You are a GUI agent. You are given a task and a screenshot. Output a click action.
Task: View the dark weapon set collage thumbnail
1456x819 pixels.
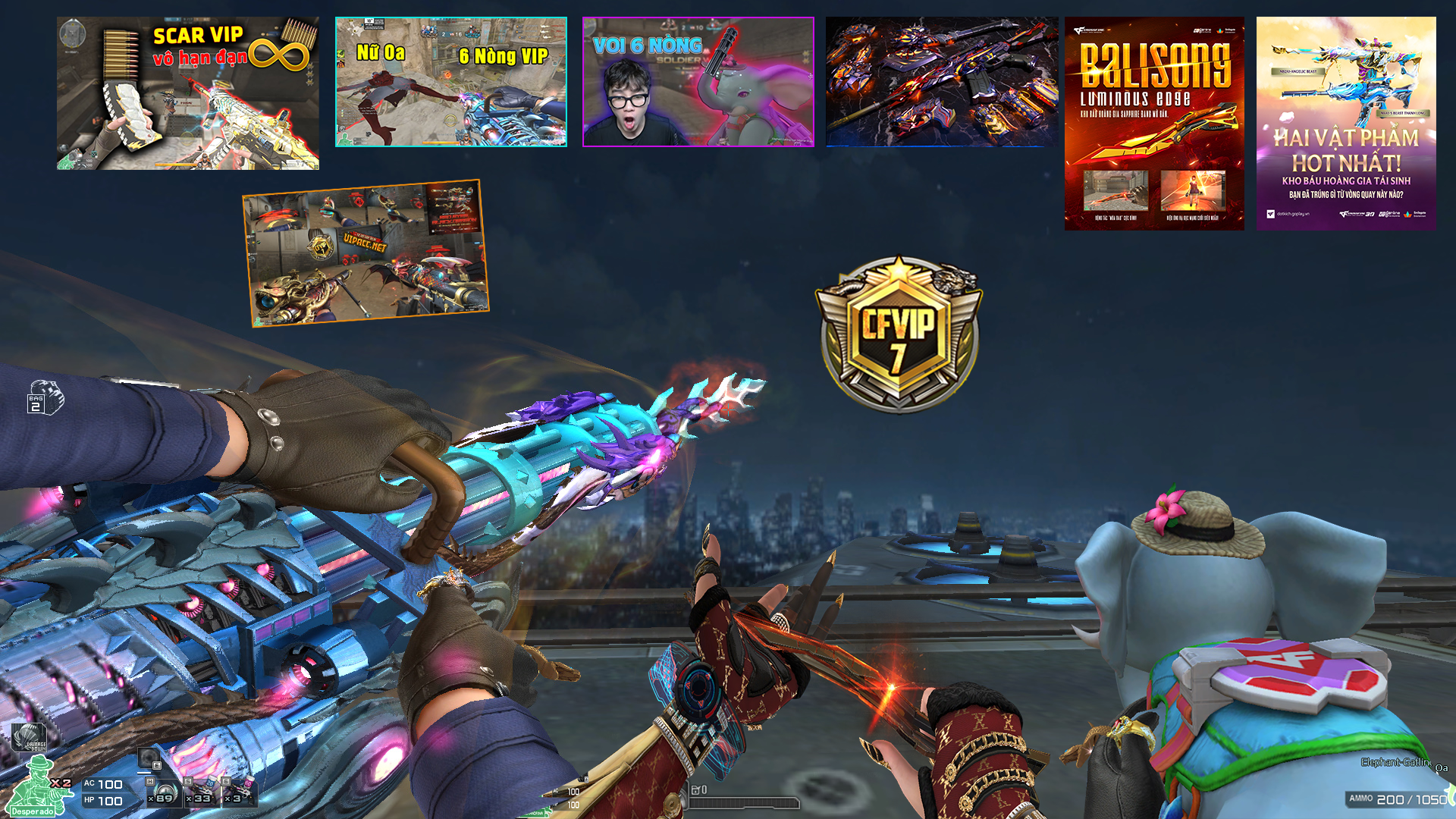click(941, 82)
